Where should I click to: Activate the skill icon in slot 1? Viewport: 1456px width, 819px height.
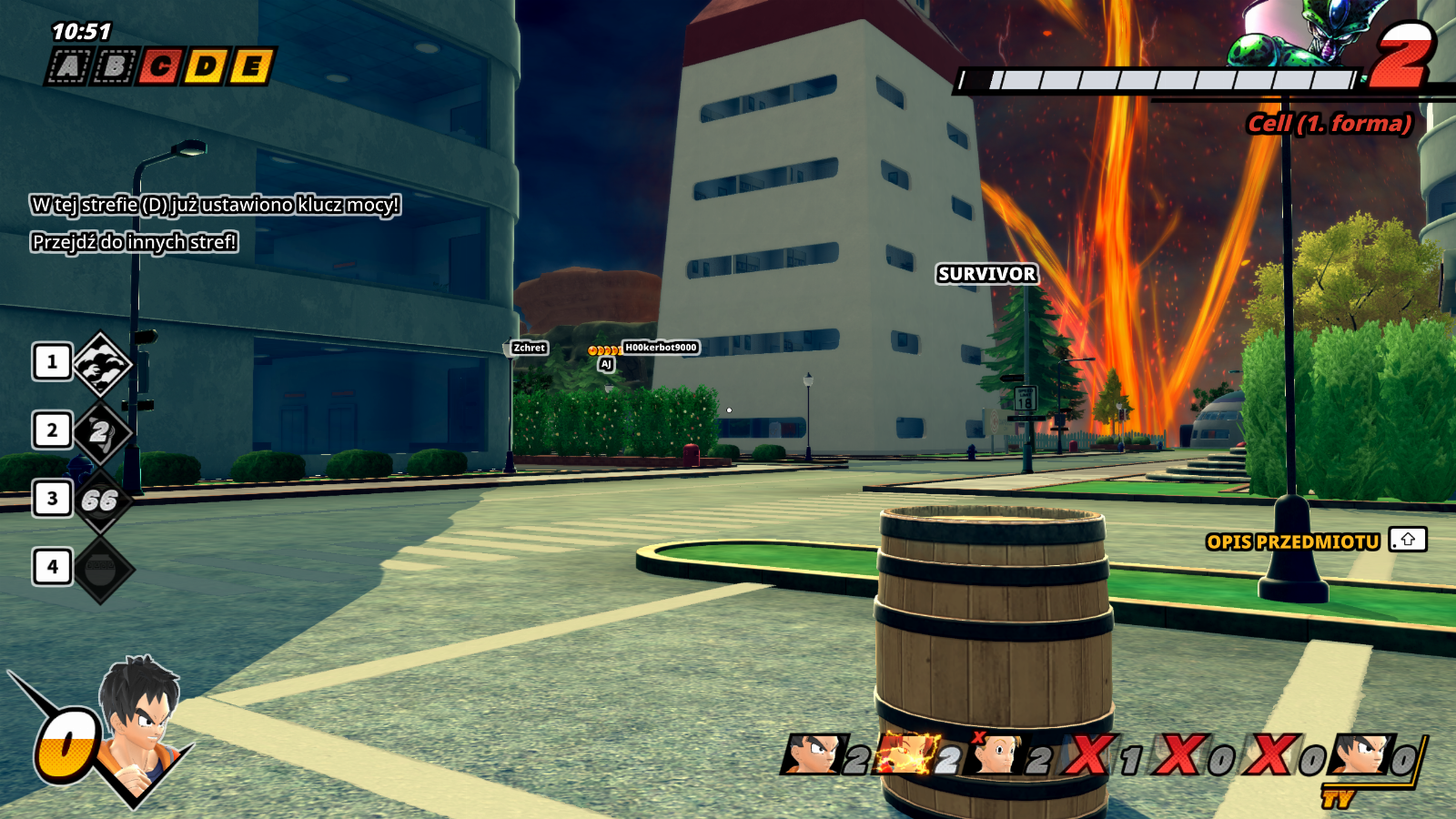point(101,364)
